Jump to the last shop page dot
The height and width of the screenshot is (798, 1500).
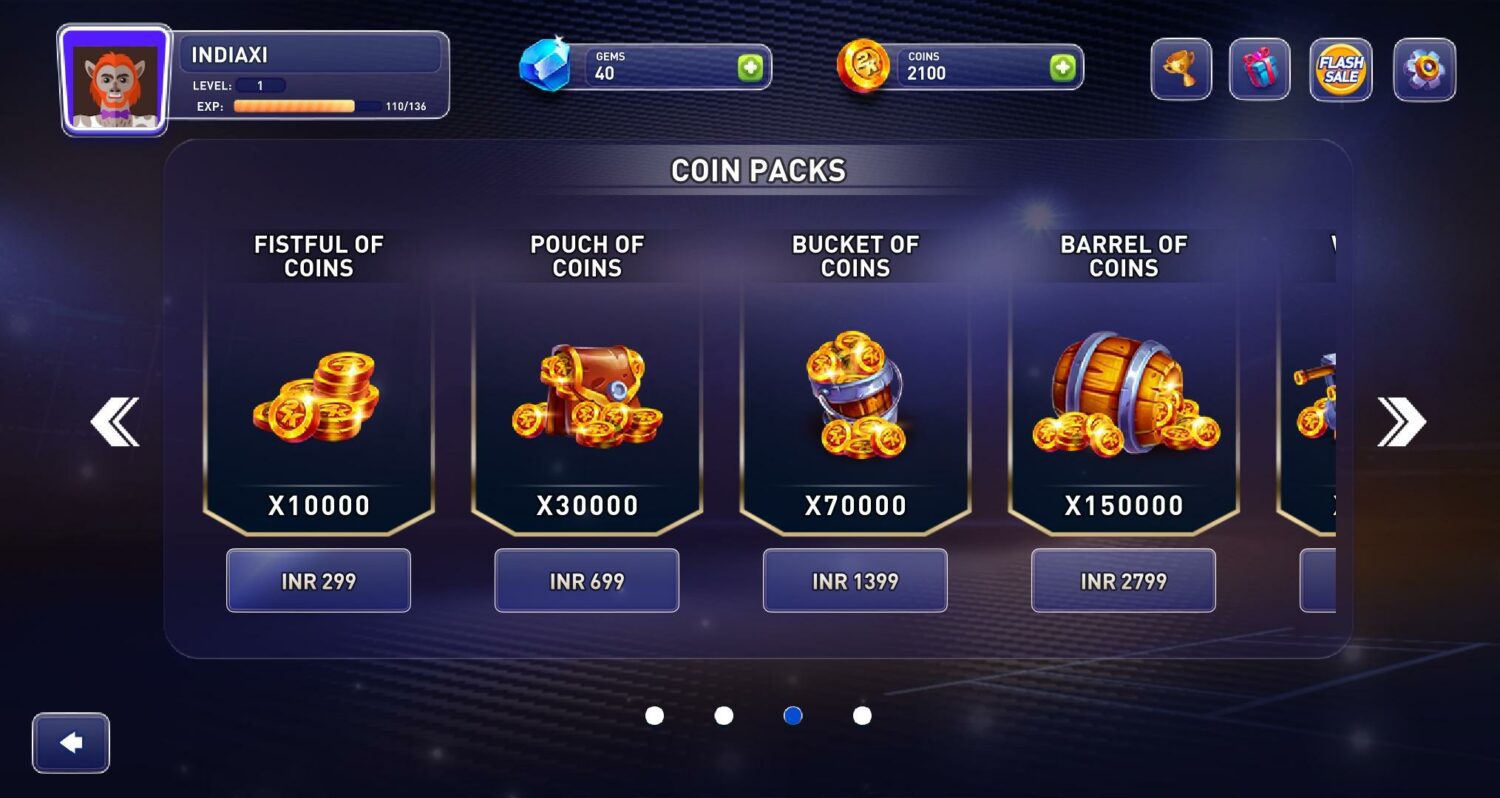tap(862, 716)
